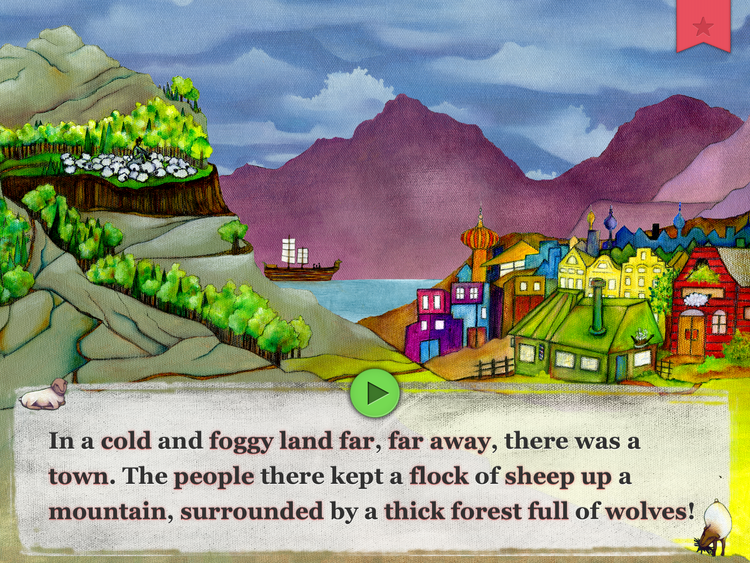Open the red star bookmark ribbon
750x563 pixels.
click(x=703, y=25)
